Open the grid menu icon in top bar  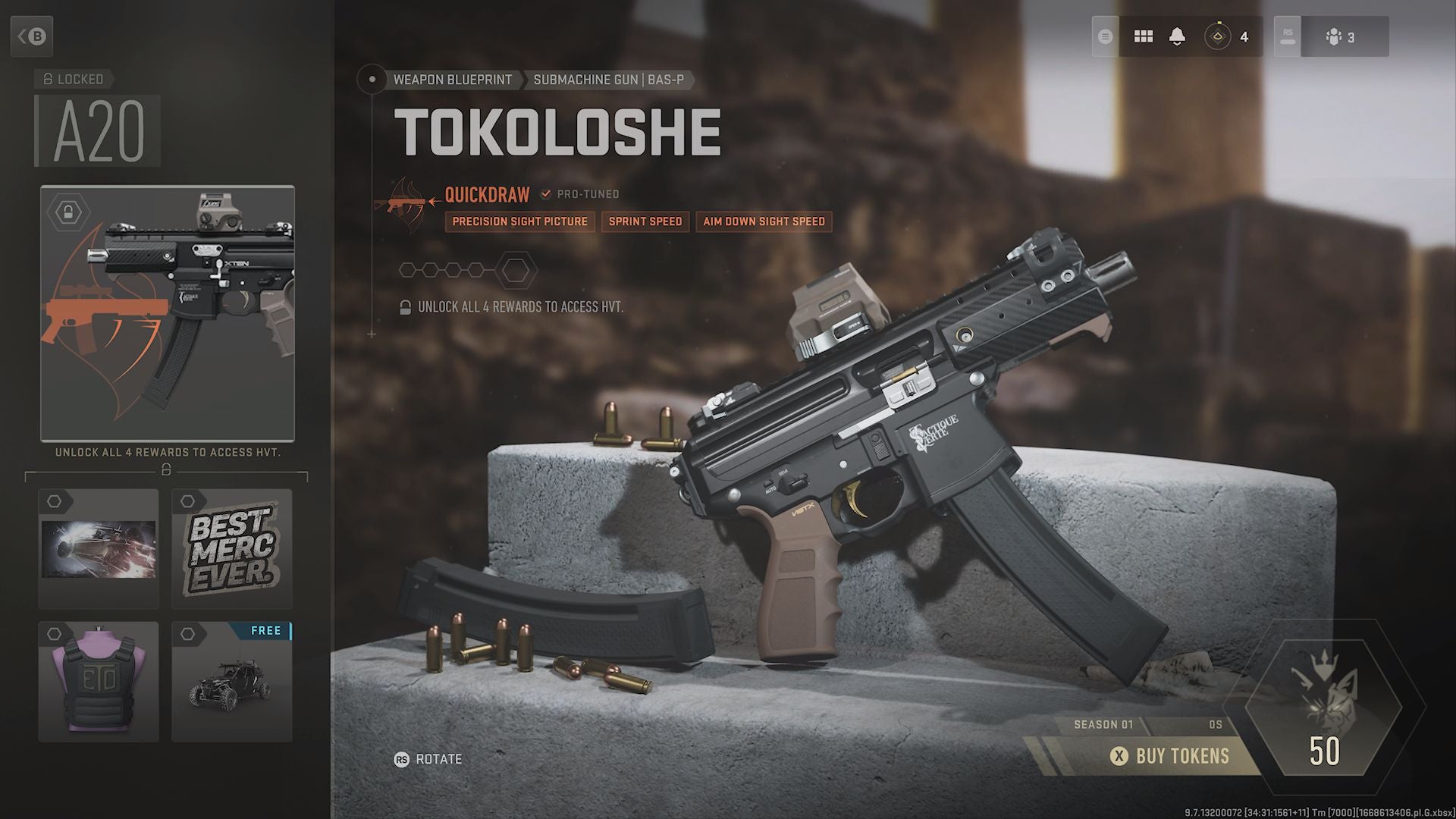coord(1143,36)
